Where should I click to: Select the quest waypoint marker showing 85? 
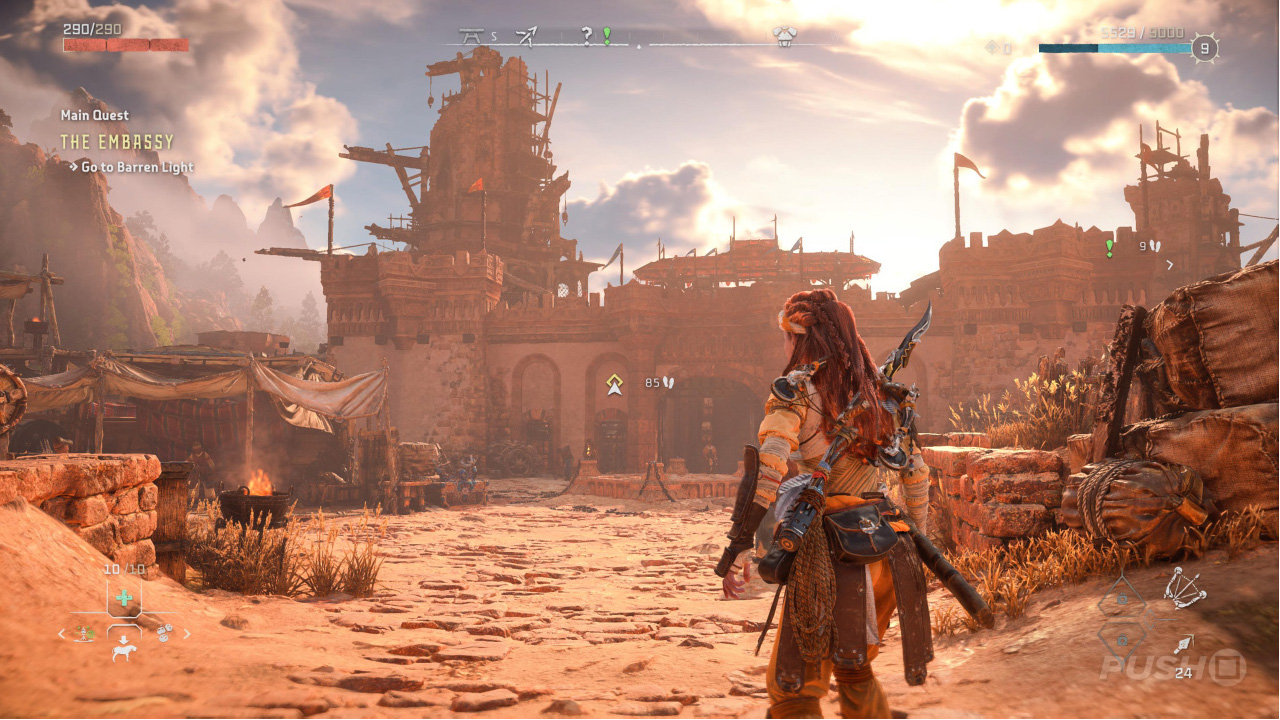[614, 383]
